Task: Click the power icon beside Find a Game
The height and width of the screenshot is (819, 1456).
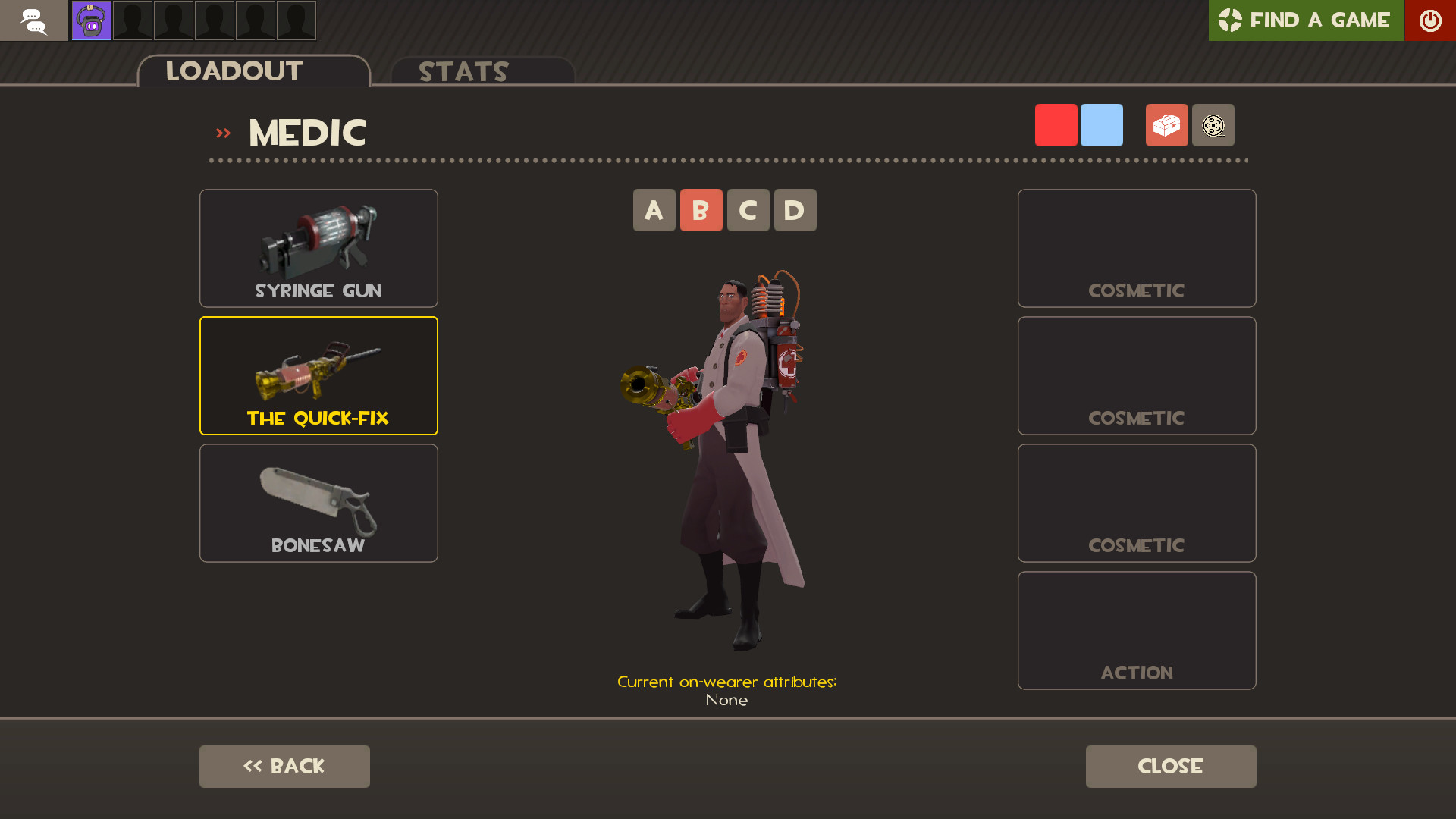Action: (x=1430, y=20)
